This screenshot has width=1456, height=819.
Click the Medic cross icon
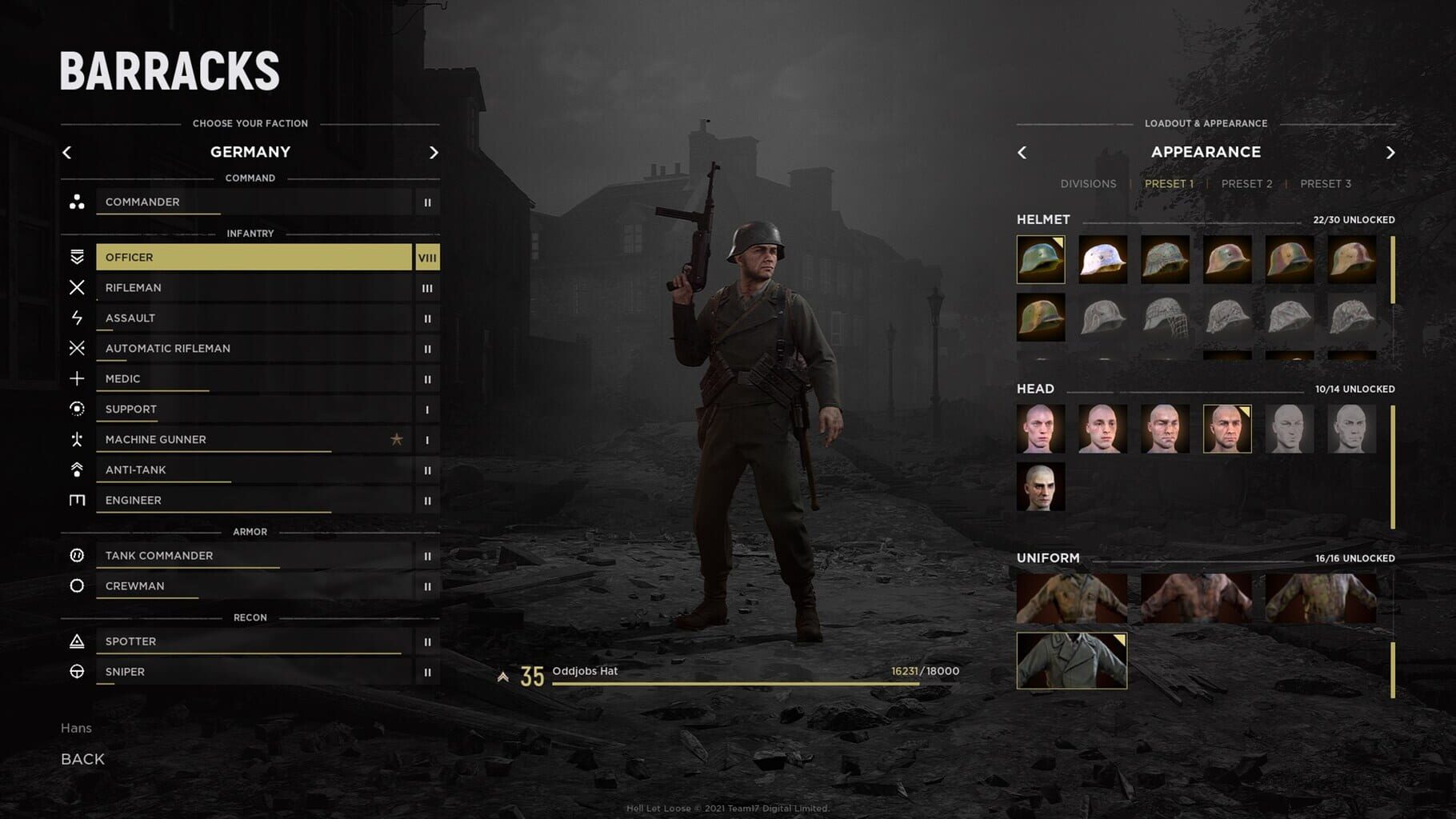pyautogui.click(x=78, y=378)
